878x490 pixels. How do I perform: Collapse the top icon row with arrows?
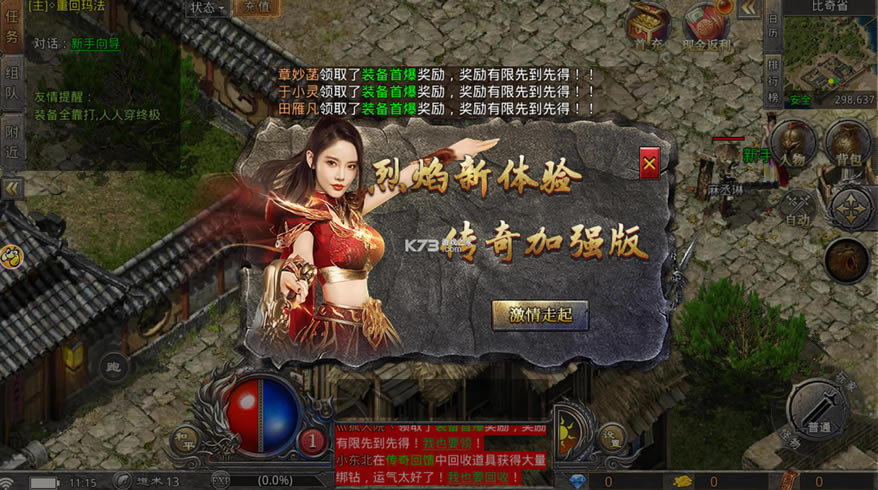(x=748, y=8)
